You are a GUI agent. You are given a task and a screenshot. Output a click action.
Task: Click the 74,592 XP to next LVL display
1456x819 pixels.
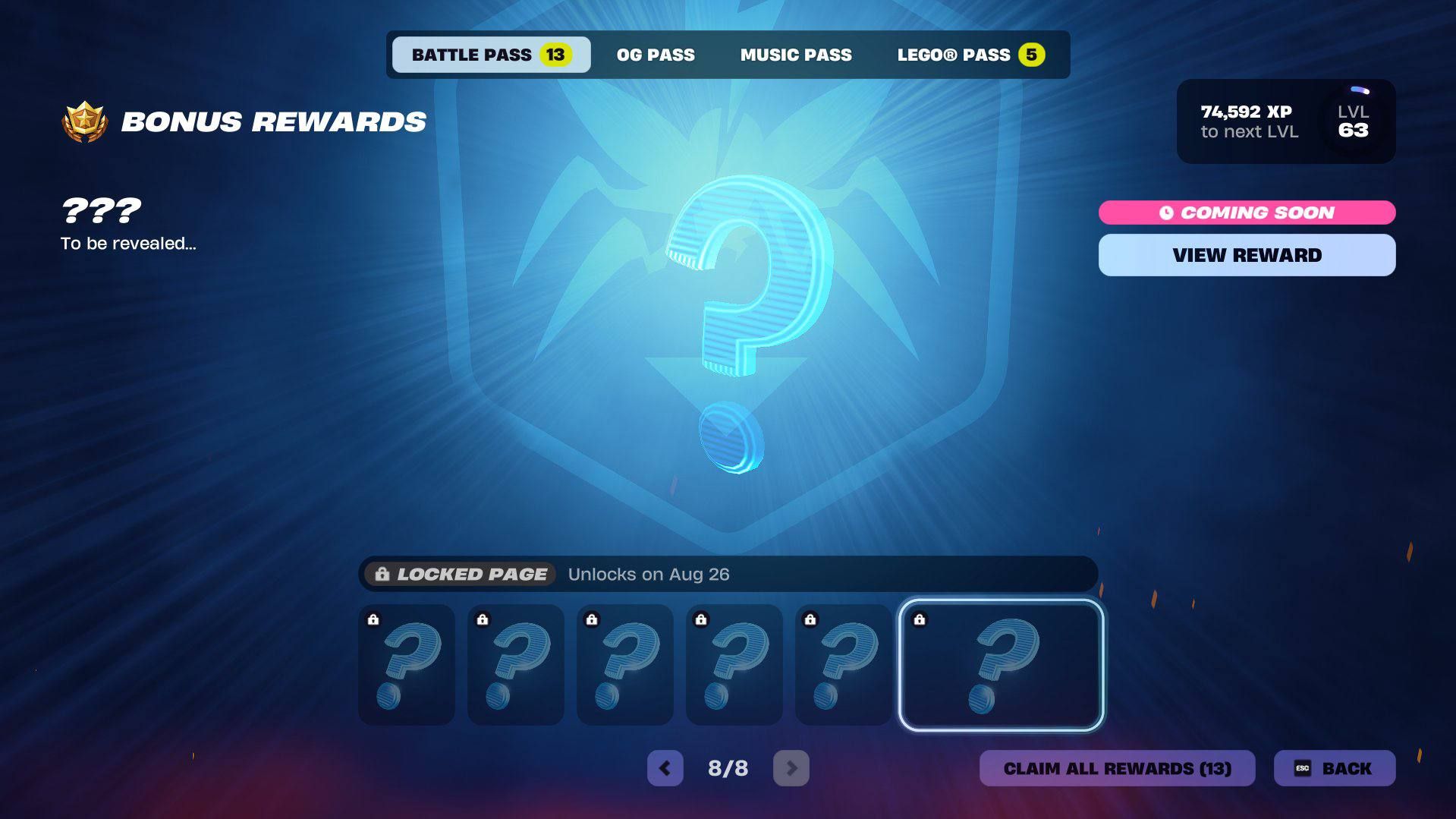[1249, 121]
